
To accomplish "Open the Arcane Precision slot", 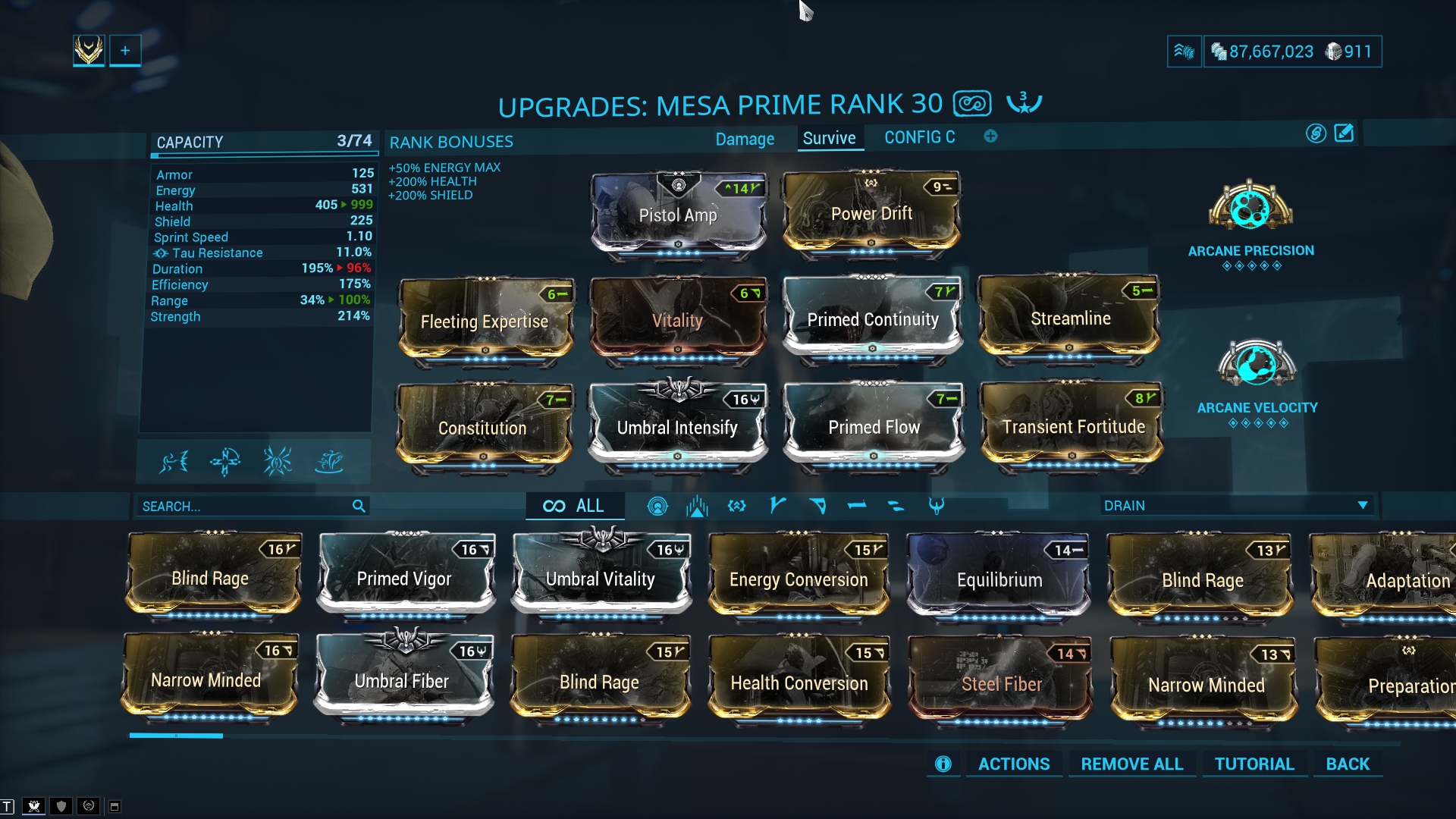I will [1250, 209].
